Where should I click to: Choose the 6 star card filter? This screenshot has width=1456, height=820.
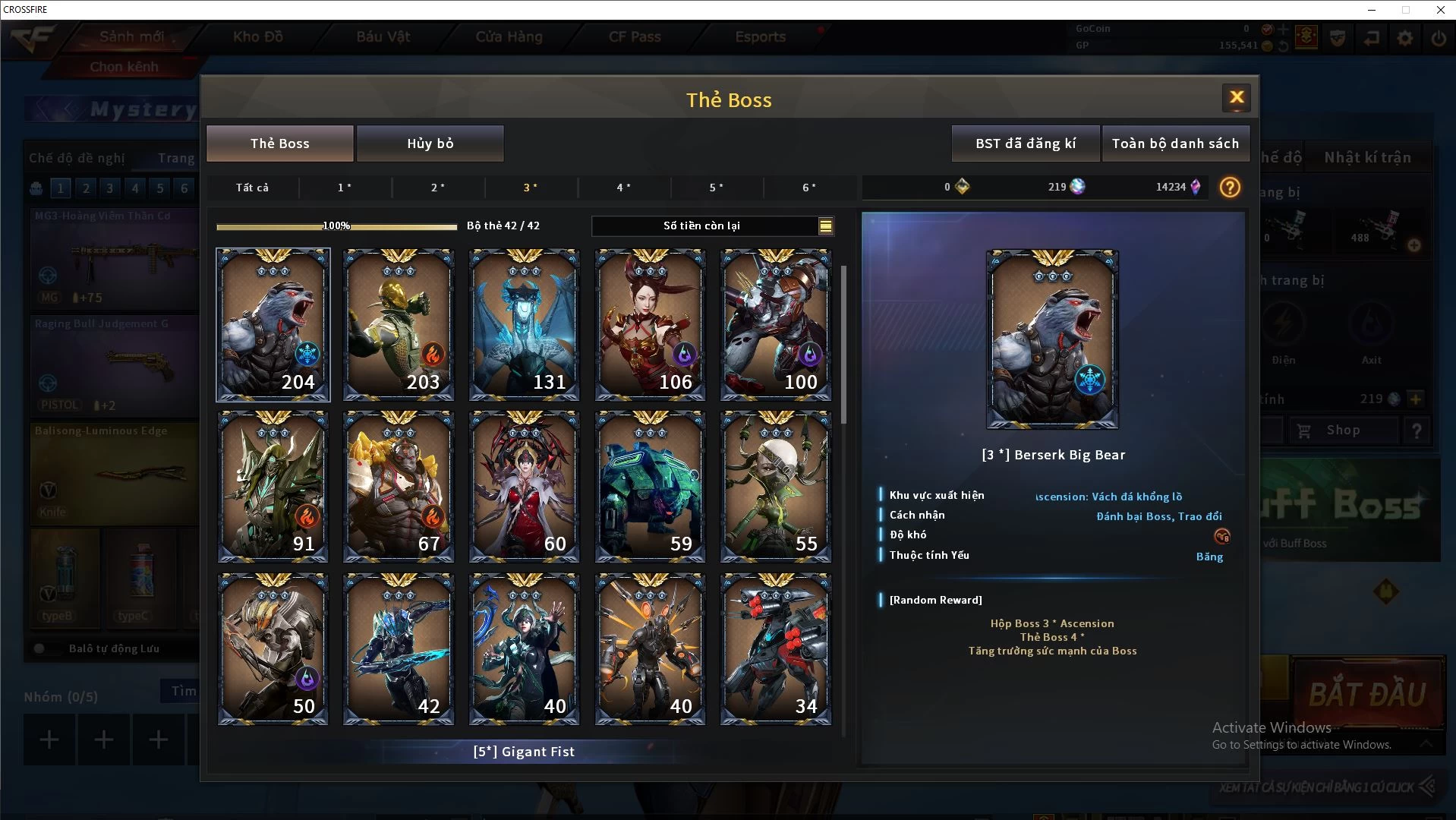coord(809,188)
